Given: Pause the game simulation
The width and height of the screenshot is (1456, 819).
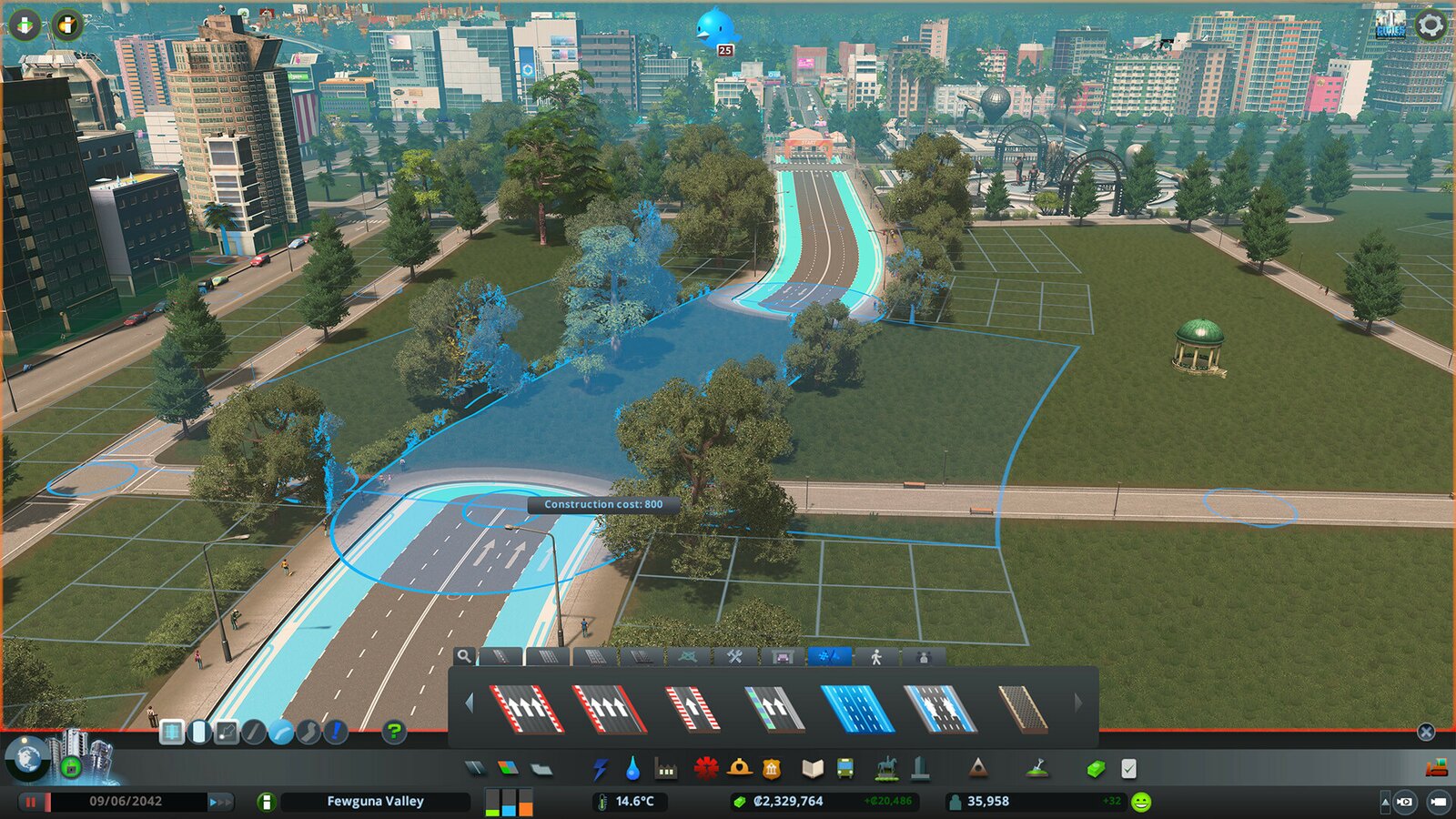Looking at the screenshot, I should tap(32, 801).
